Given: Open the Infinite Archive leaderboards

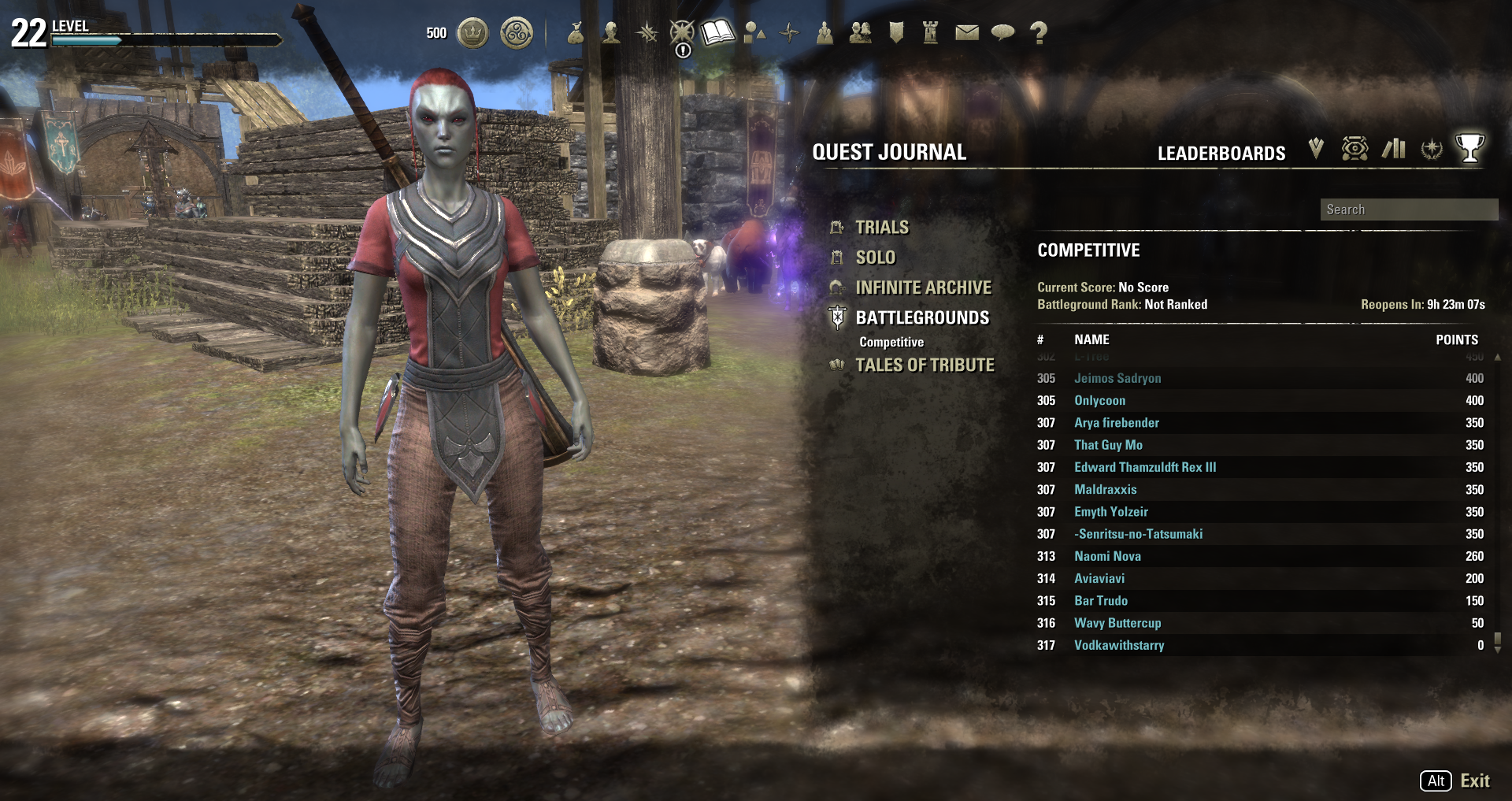Looking at the screenshot, I should coord(923,287).
